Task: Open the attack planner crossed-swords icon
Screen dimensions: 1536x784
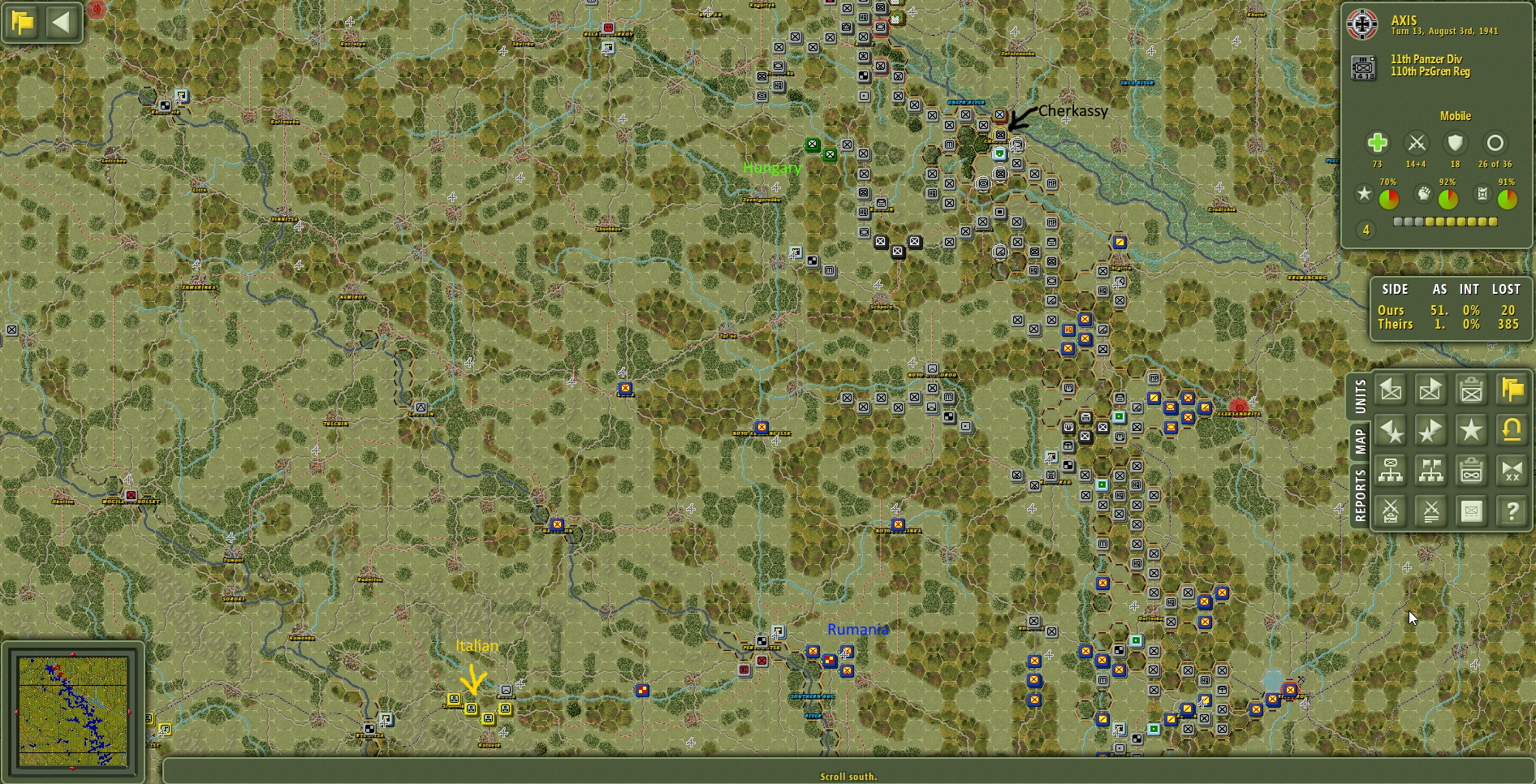Action: pos(1392,511)
